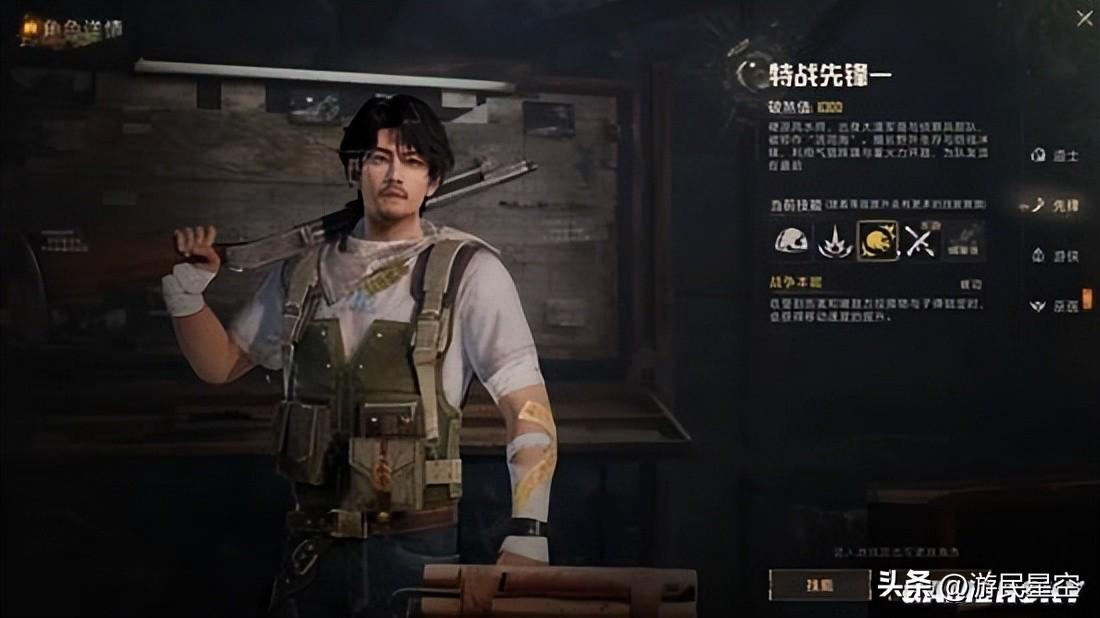Switch to the 道士 class tab
Screen dimensions: 1100x618
[1056, 156]
